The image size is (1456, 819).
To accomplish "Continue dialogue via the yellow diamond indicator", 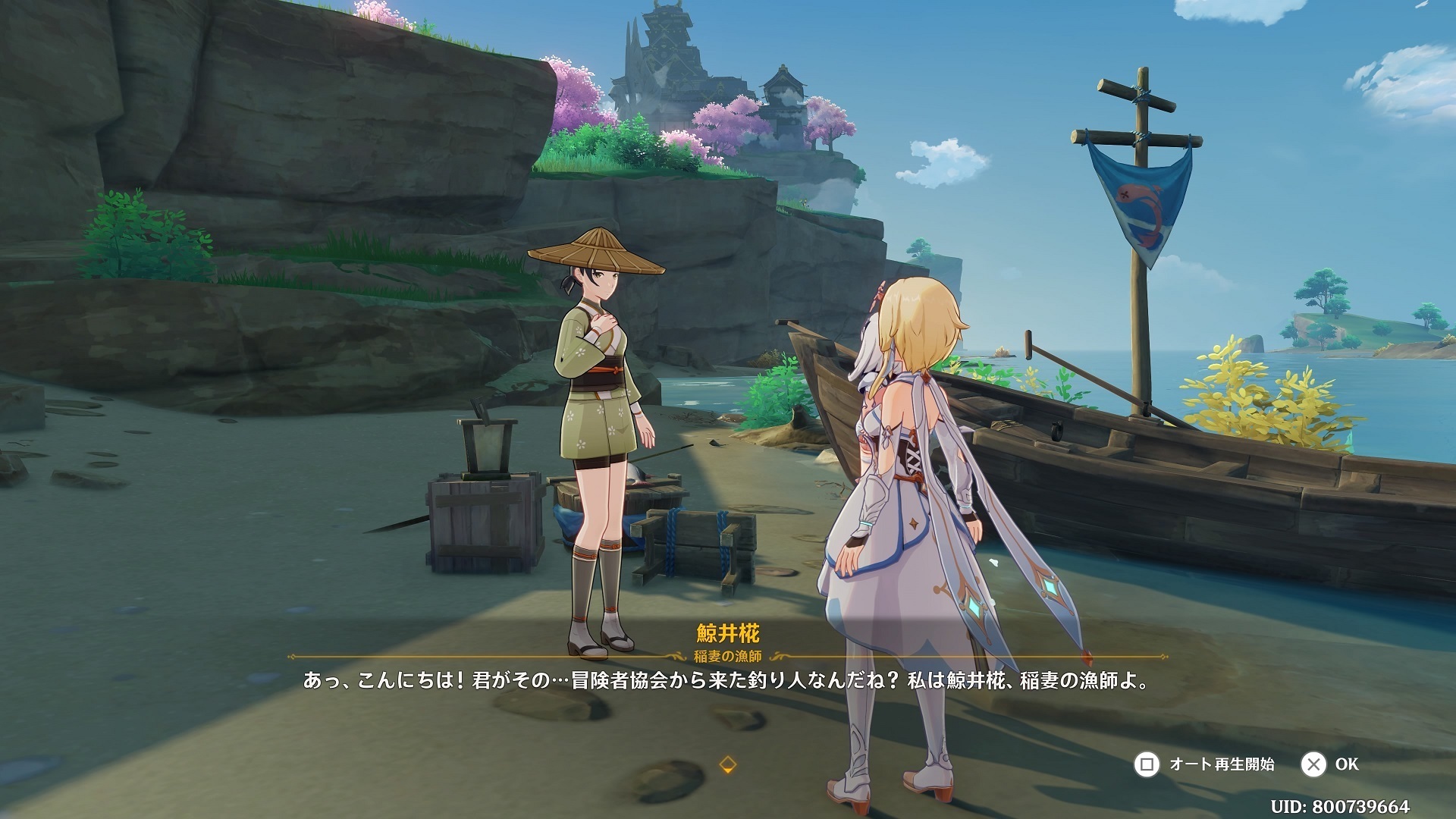I will (727, 764).
